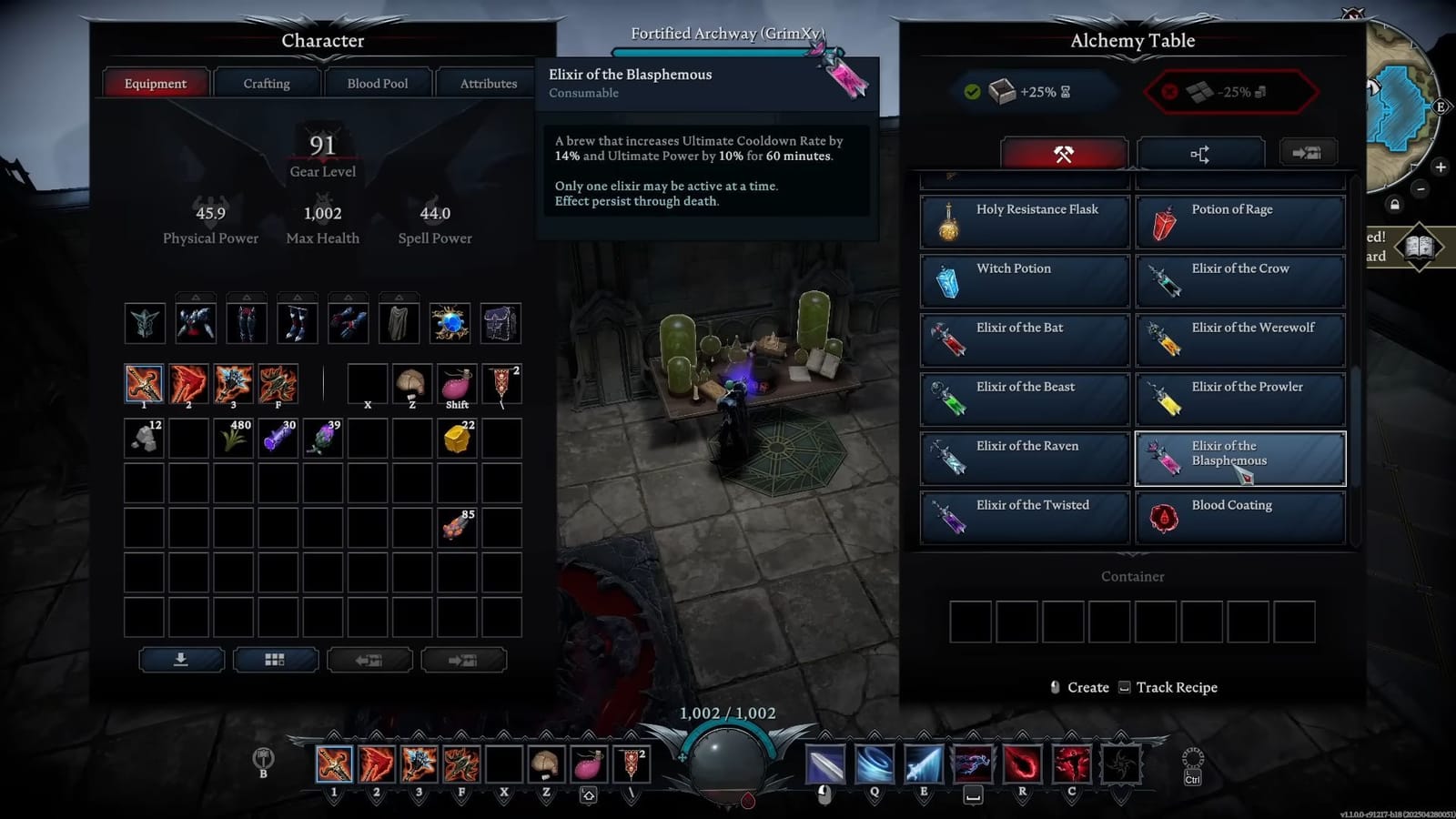Select the compulsive-count grid icon in the inventory

pos(275,658)
